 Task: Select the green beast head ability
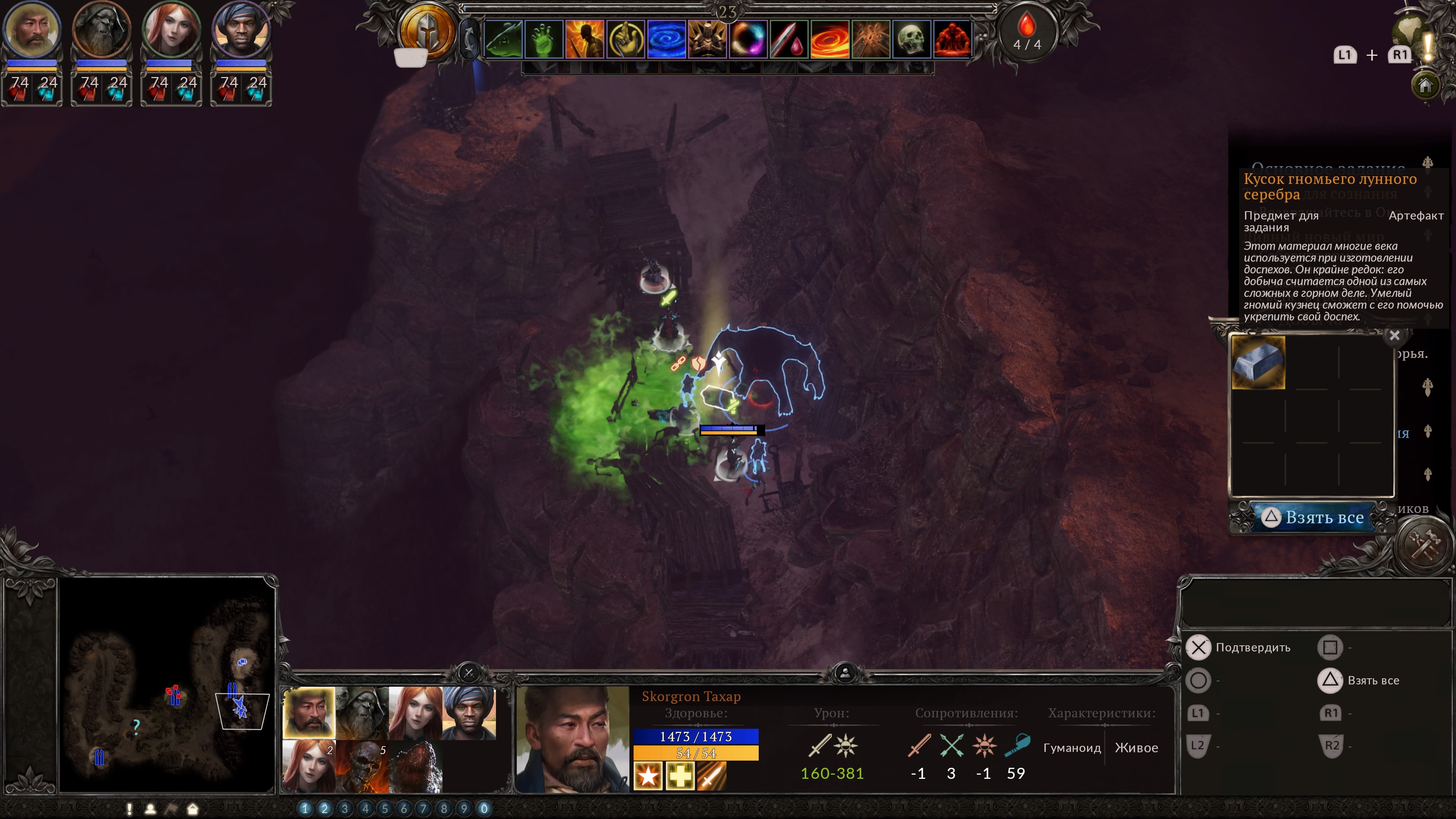503,39
